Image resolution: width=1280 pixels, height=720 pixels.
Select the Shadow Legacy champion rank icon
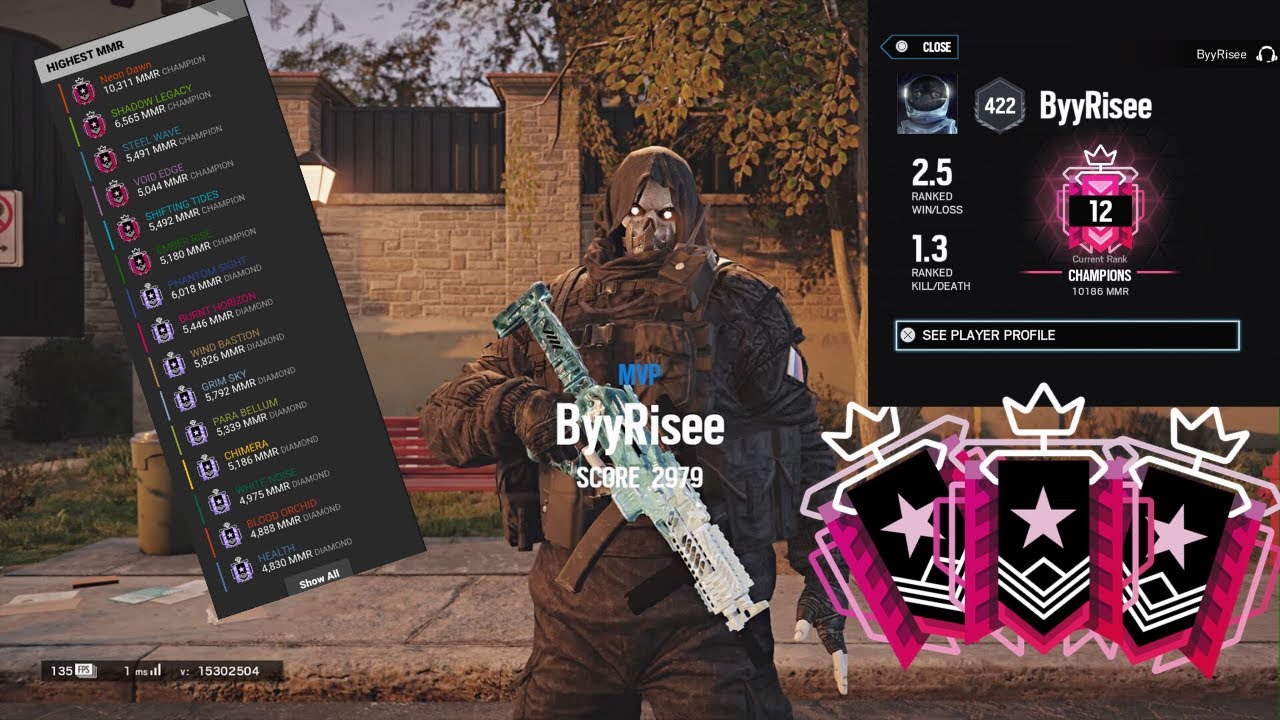click(96, 125)
